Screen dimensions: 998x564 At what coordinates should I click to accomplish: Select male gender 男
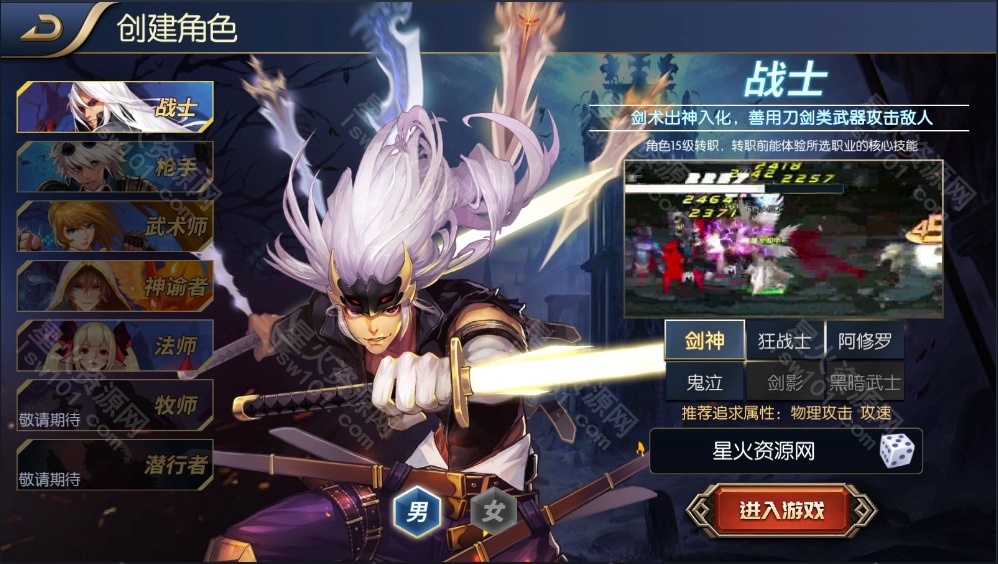tap(417, 513)
